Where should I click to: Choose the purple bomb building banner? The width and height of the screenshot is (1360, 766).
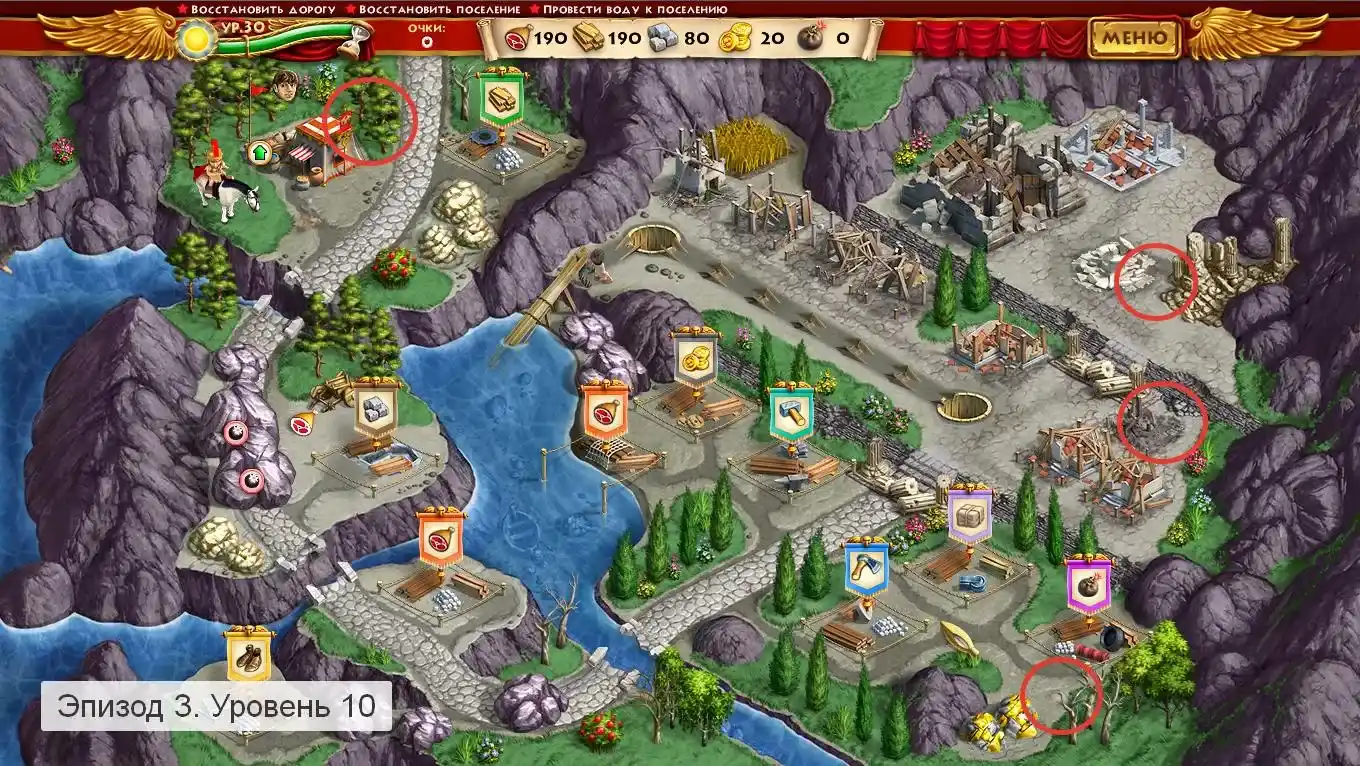(x=1088, y=585)
